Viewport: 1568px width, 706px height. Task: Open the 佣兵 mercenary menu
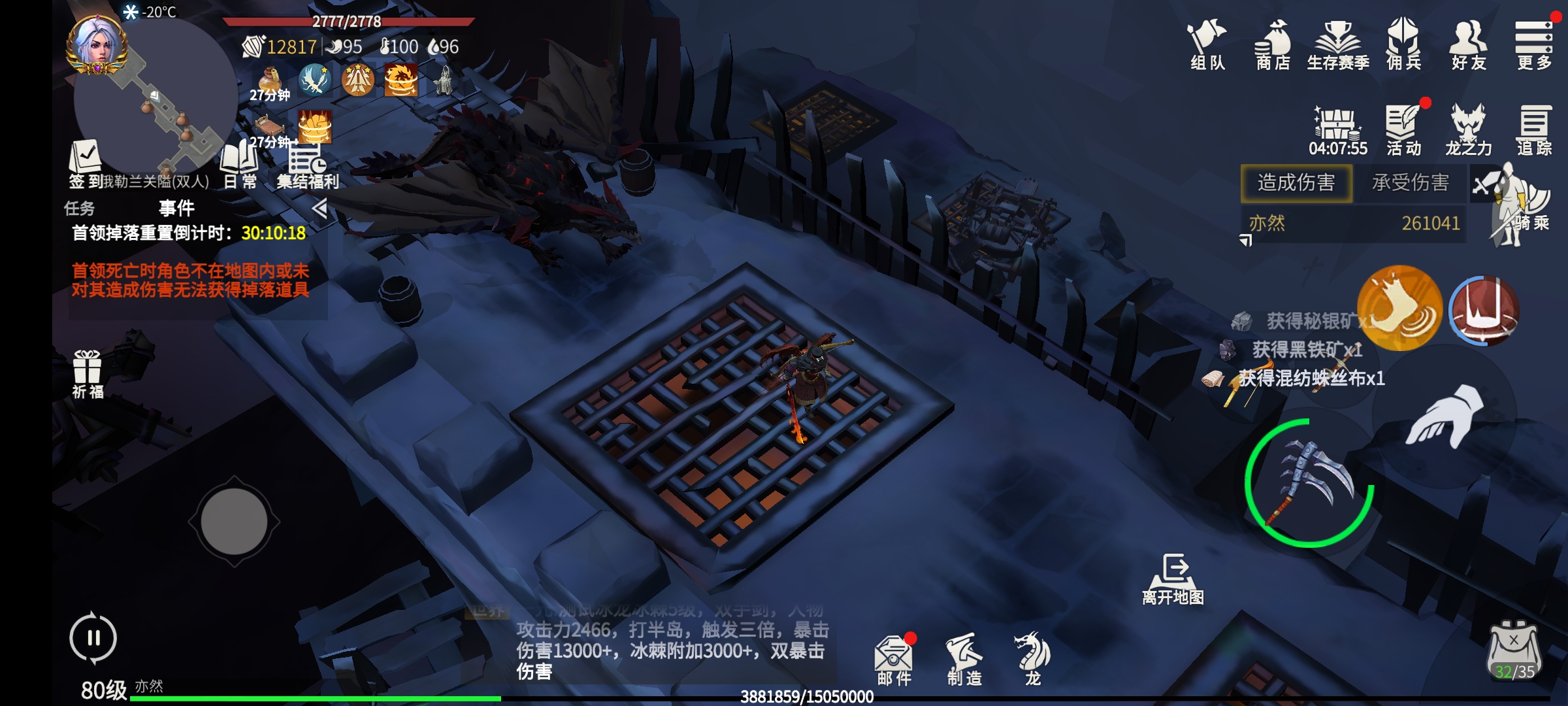(x=1403, y=43)
